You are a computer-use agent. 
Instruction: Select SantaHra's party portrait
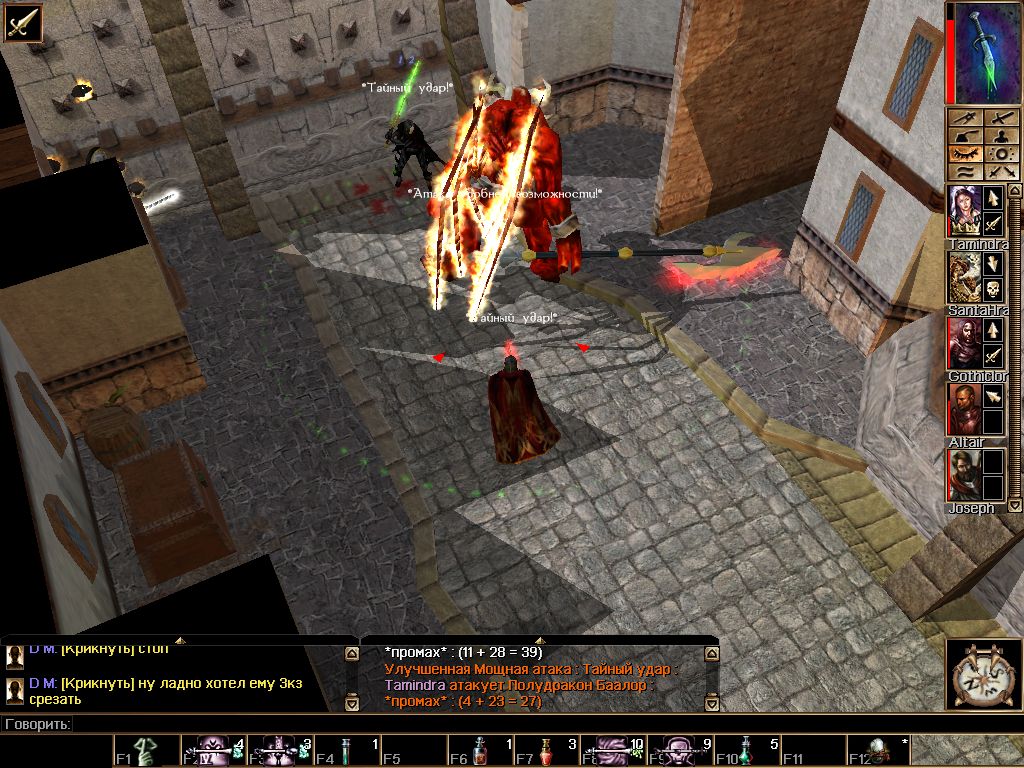click(x=964, y=277)
